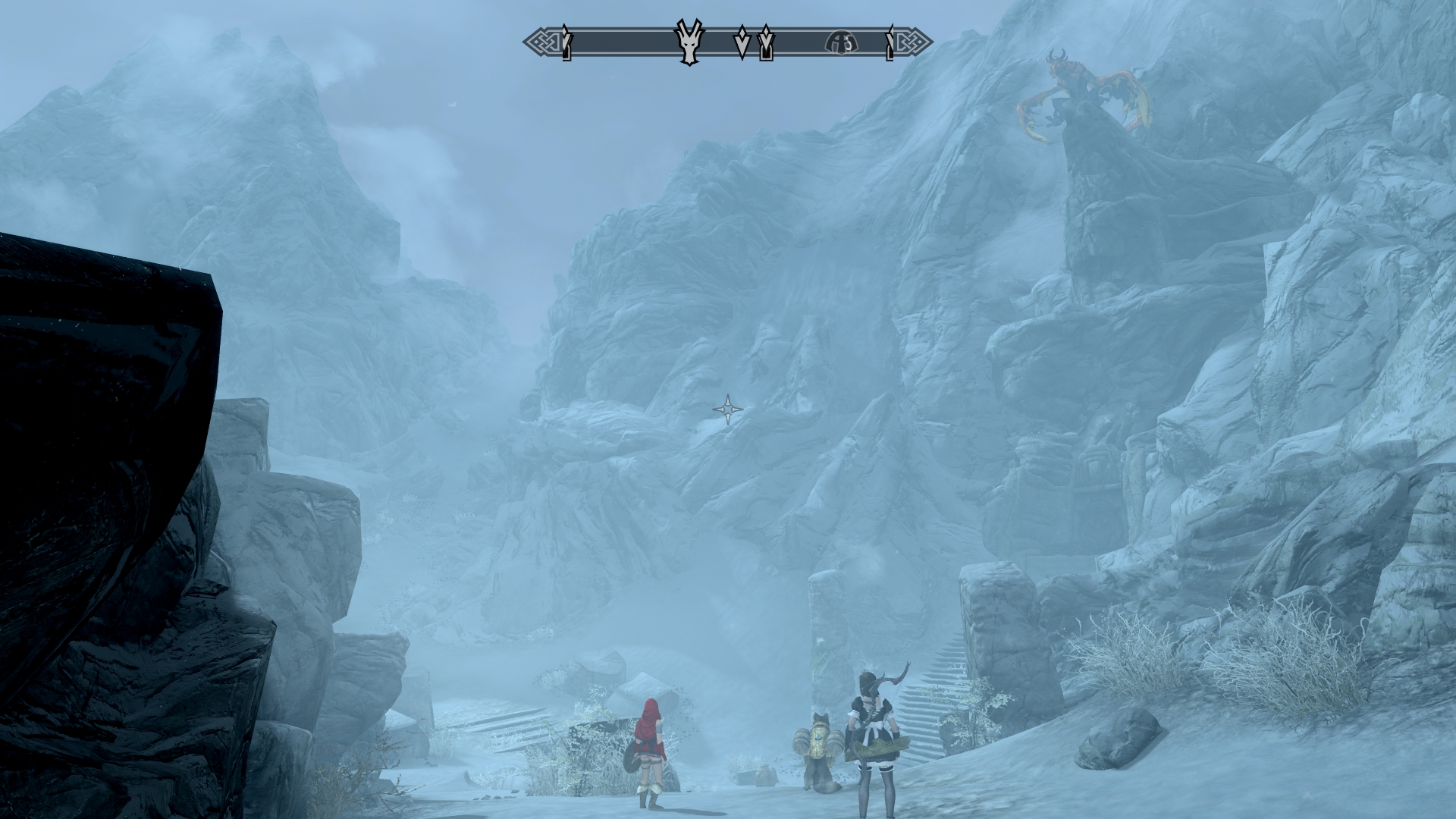Select the faded dome-shaped location marker on compass
The height and width of the screenshot is (819, 1456).
pos(841,42)
